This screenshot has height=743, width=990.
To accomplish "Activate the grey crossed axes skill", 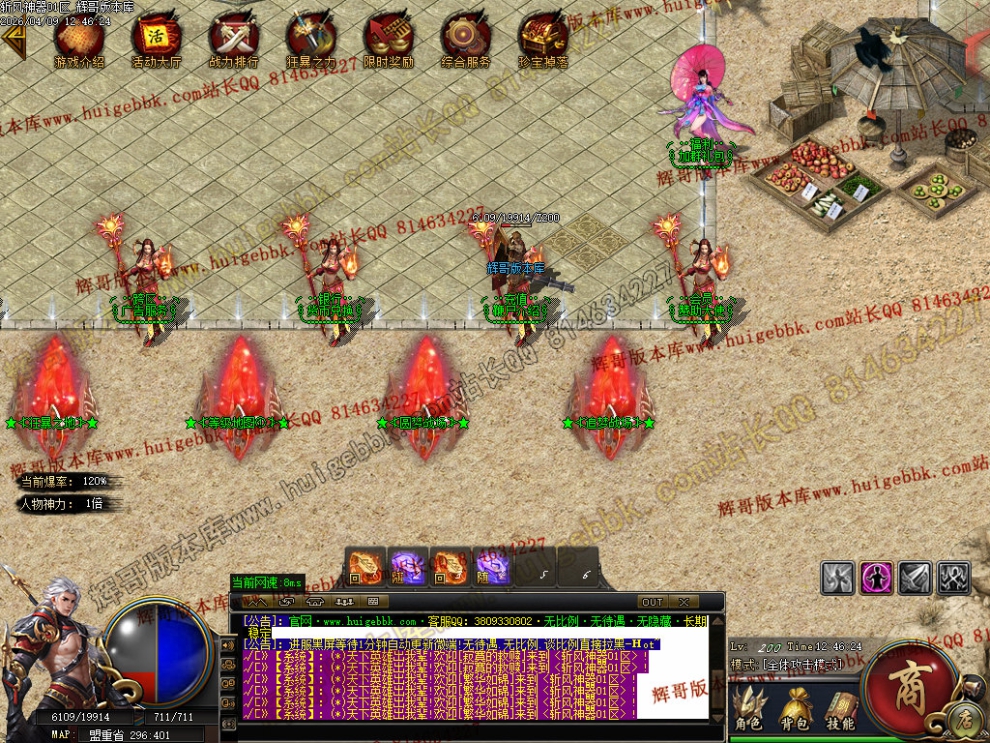I will (953, 577).
